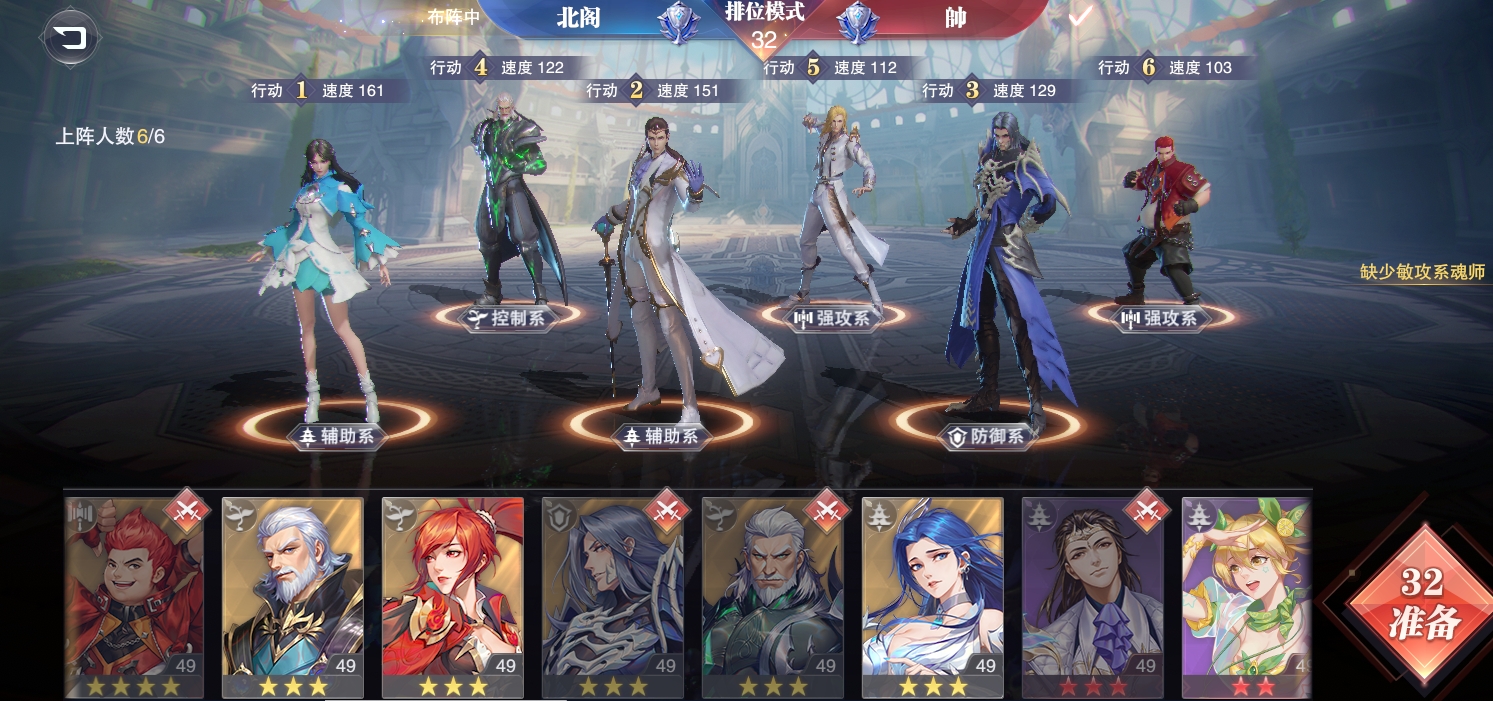Viewport: 1493px width, 701px height.
Task: Select the blond fighter's 强攻系 slot
Action: [833, 318]
